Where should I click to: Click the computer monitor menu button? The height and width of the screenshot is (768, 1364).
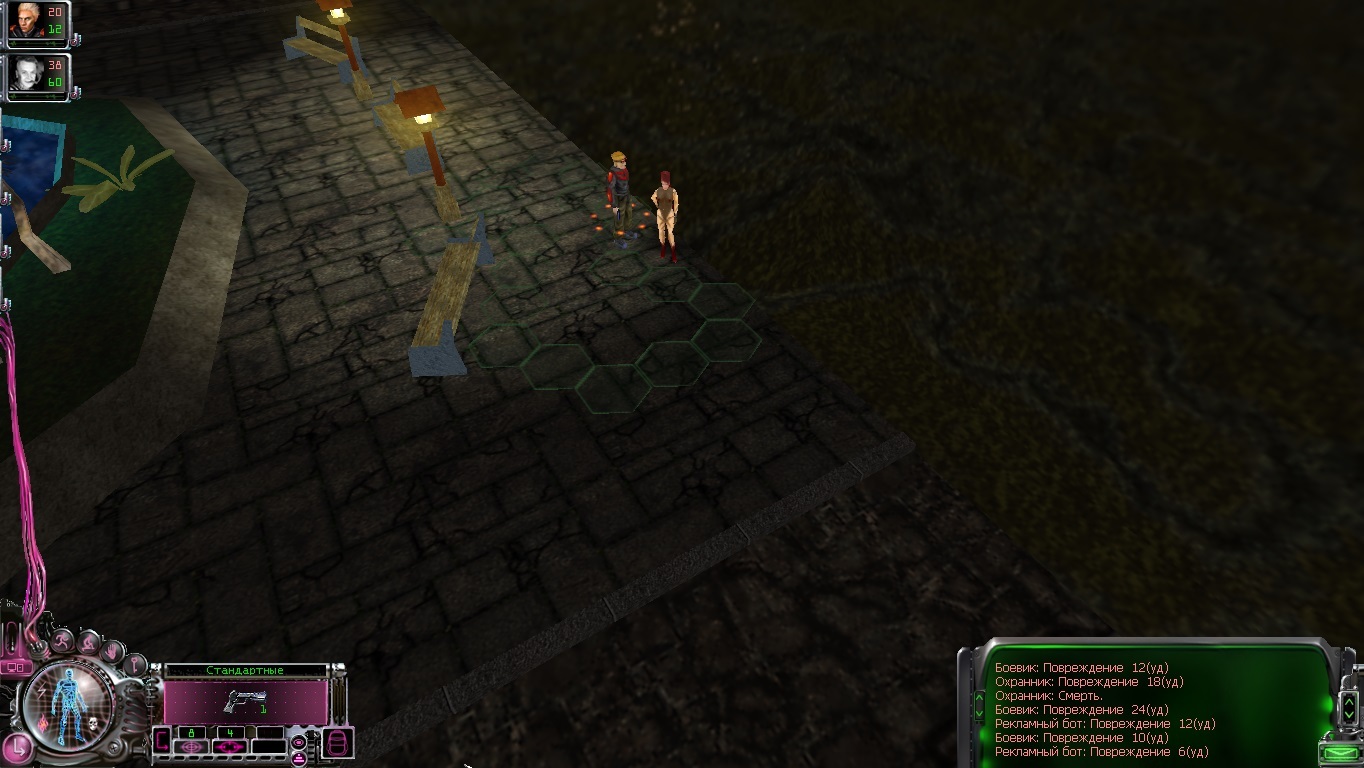15,667
